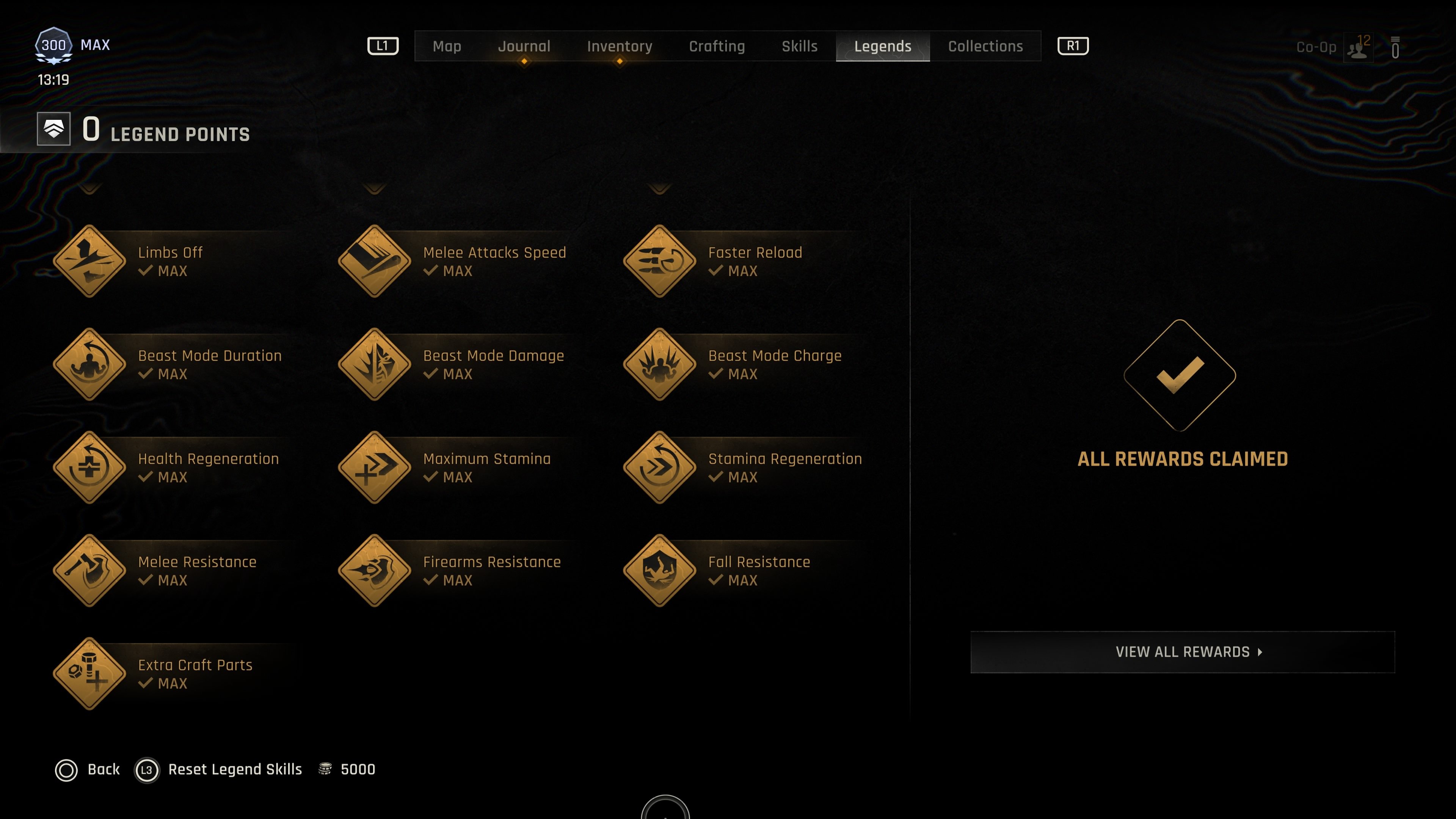
Task: Highlight the Beast Mode Duration skill
Action: click(x=90, y=364)
